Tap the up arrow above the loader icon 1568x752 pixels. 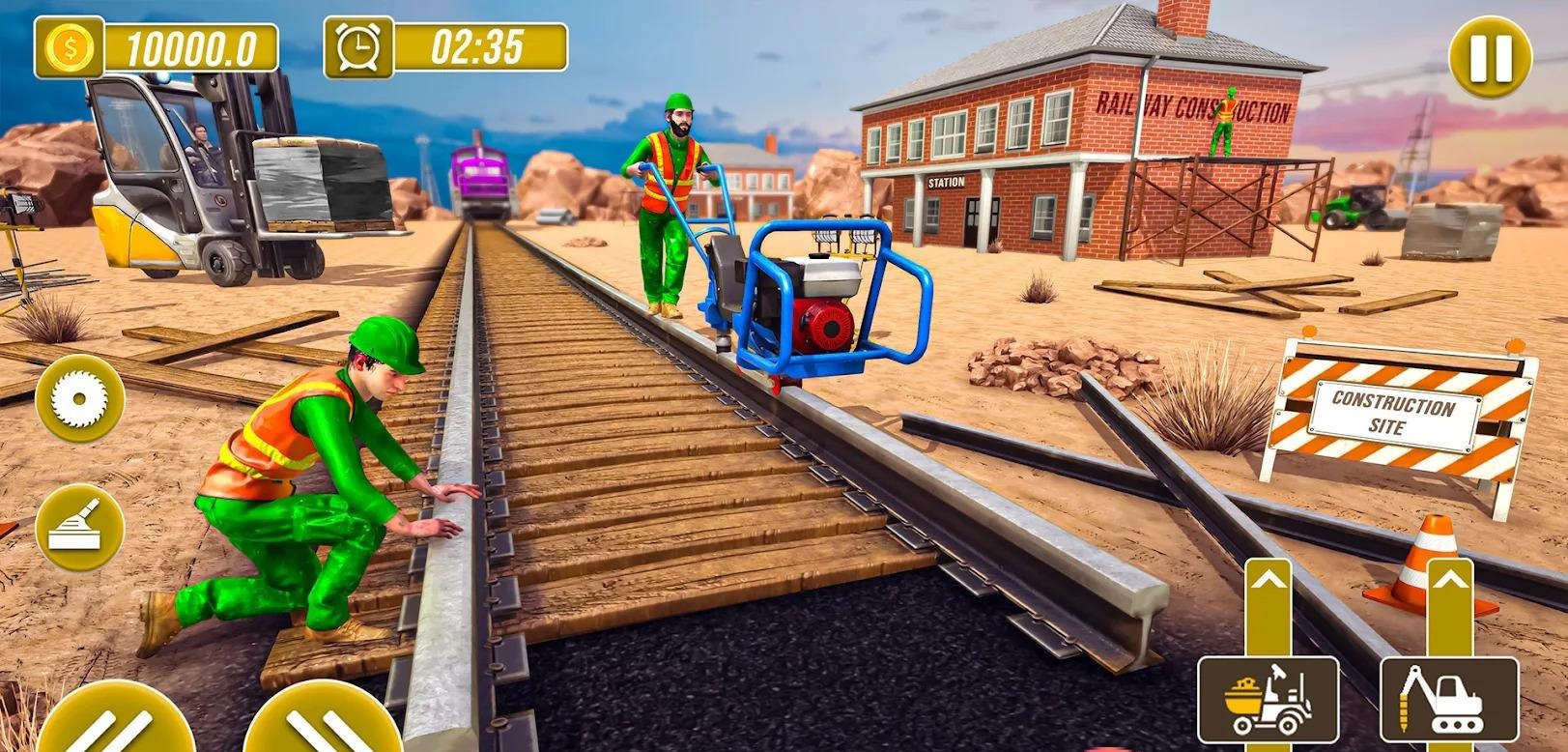(x=1269, y=580)
